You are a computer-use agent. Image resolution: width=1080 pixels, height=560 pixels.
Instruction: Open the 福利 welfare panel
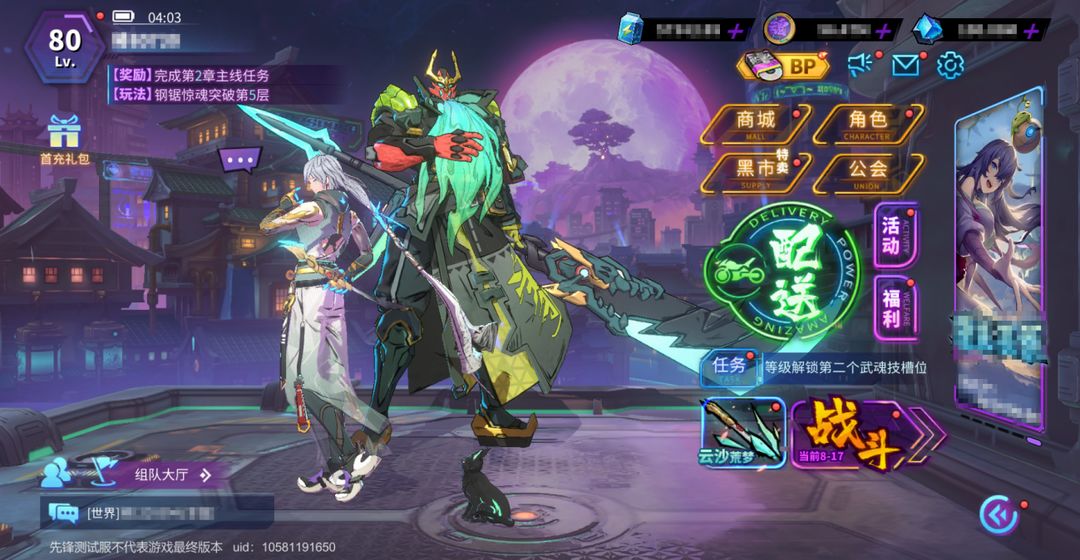(891, 307)
